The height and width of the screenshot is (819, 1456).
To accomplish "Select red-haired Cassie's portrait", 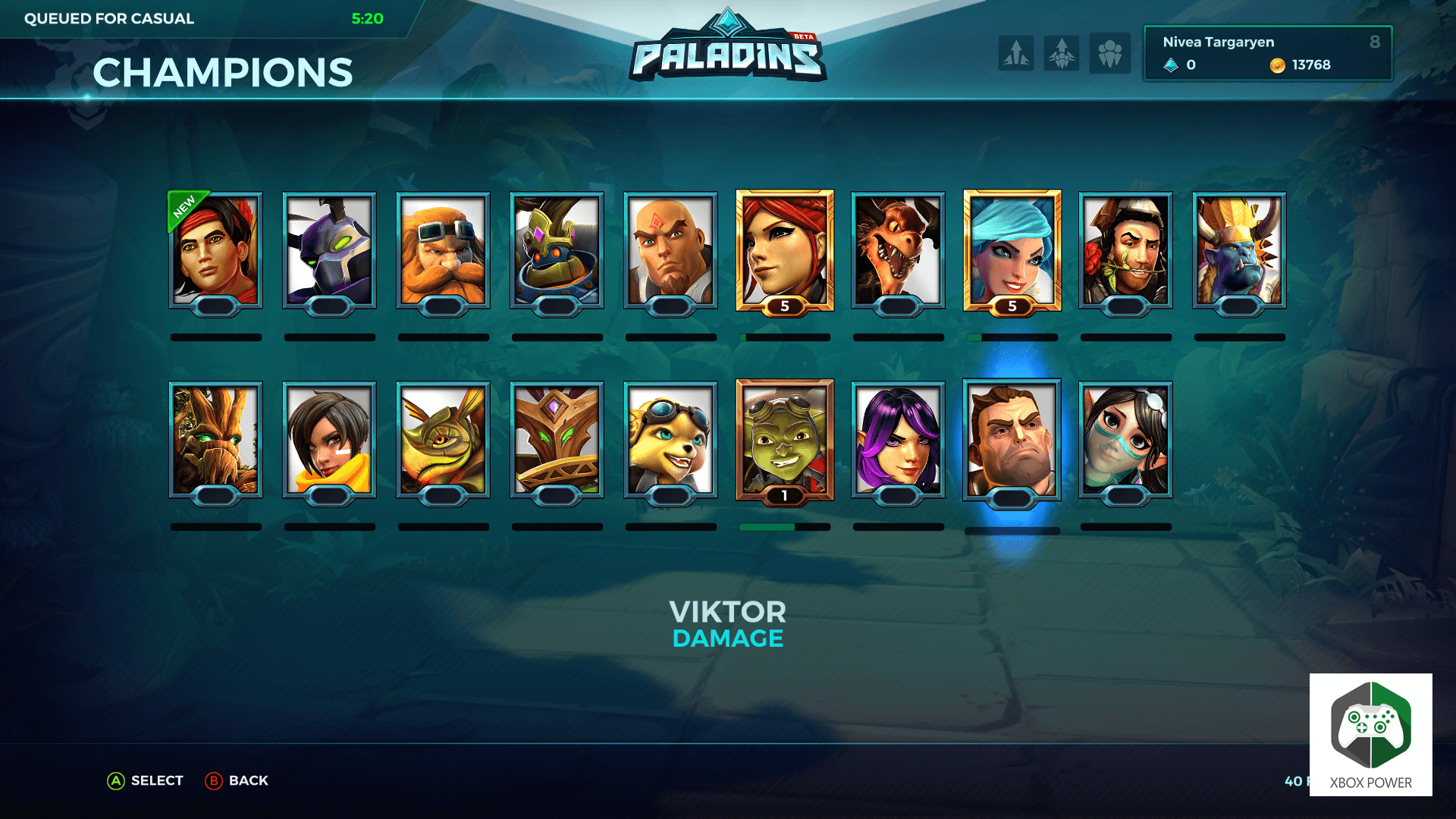I will tap(785, 250).
